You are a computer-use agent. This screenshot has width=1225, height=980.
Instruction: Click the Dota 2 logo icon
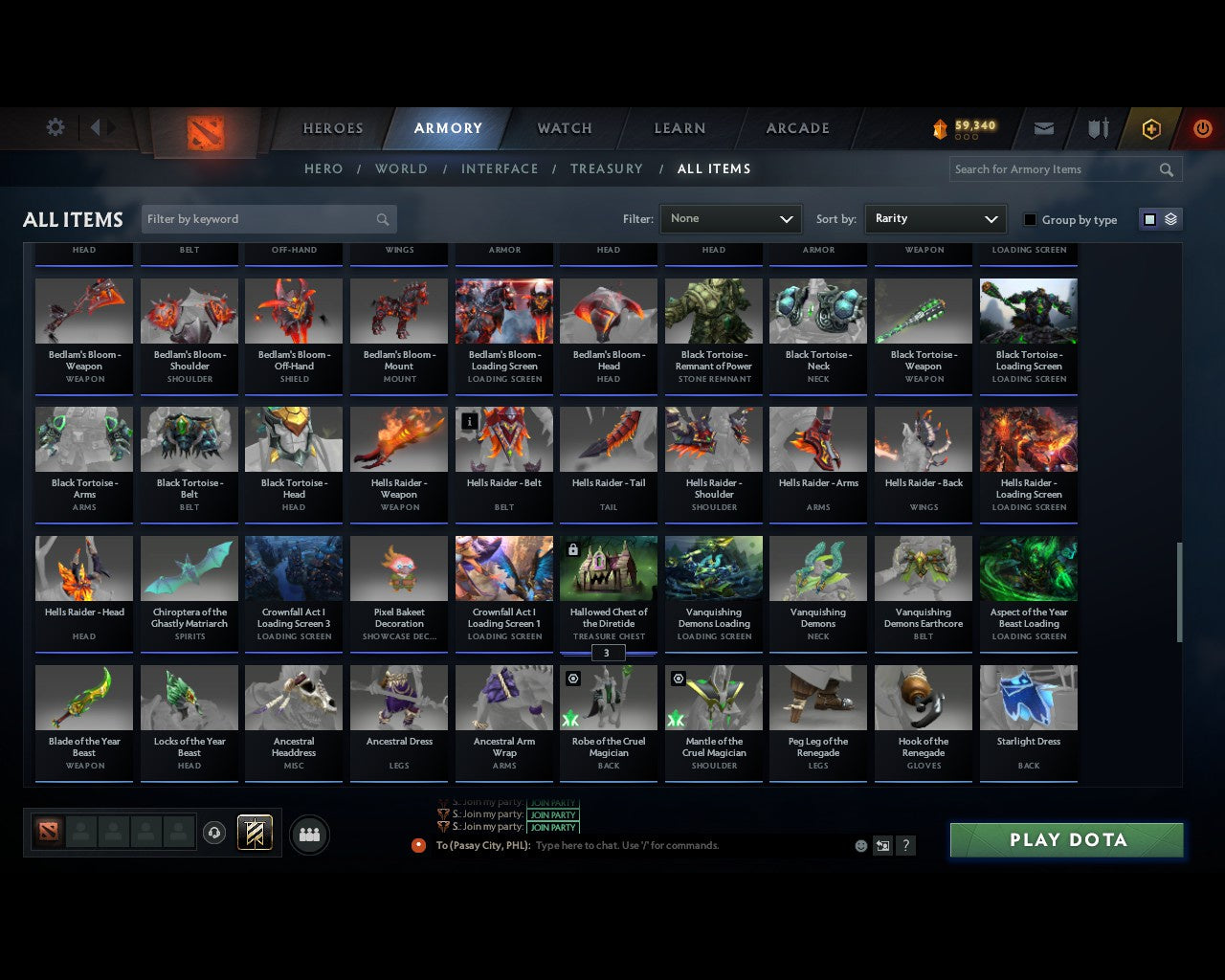(x=204, y=134)
